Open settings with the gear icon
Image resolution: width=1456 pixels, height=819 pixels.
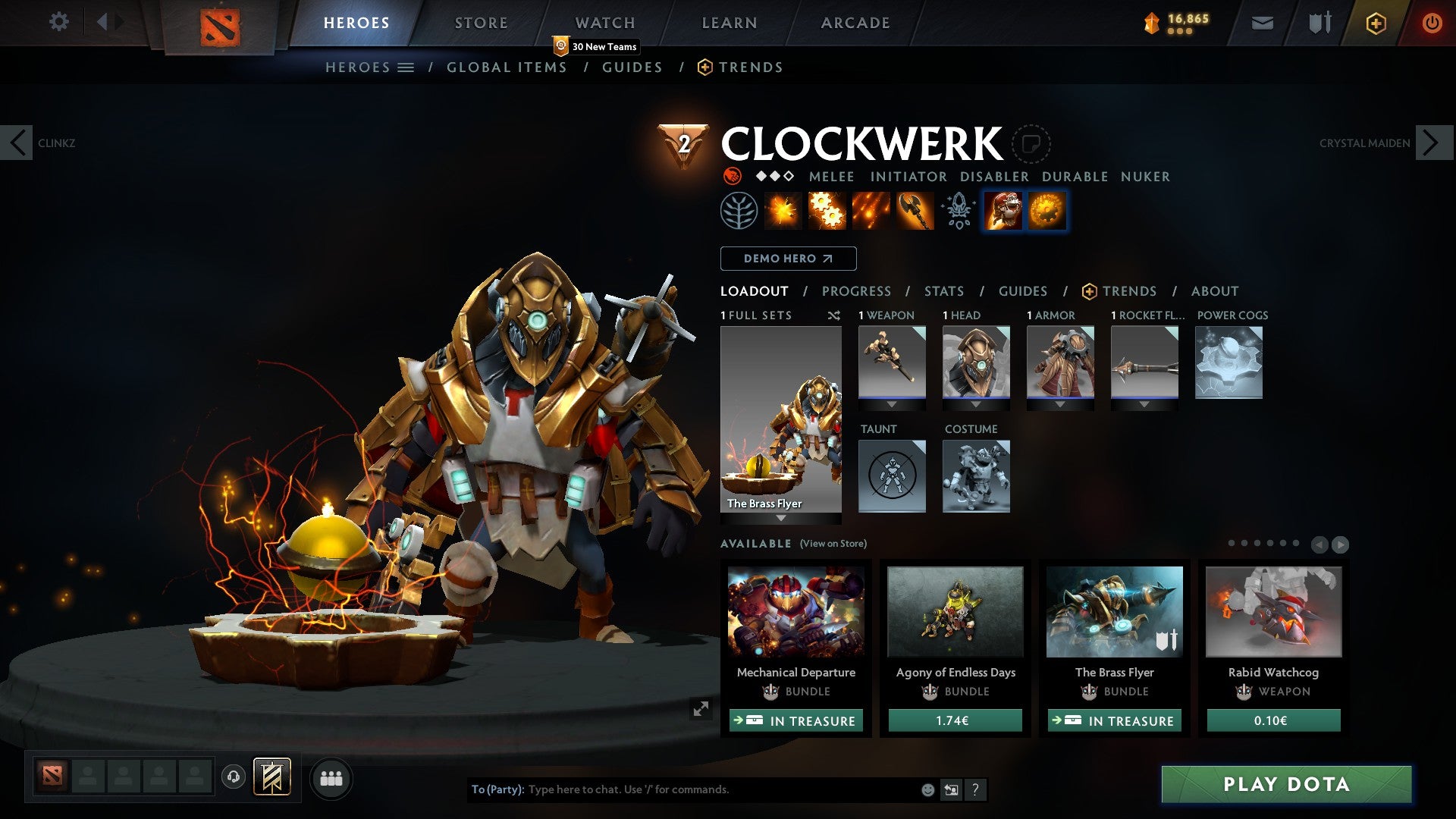coord(58,22)
